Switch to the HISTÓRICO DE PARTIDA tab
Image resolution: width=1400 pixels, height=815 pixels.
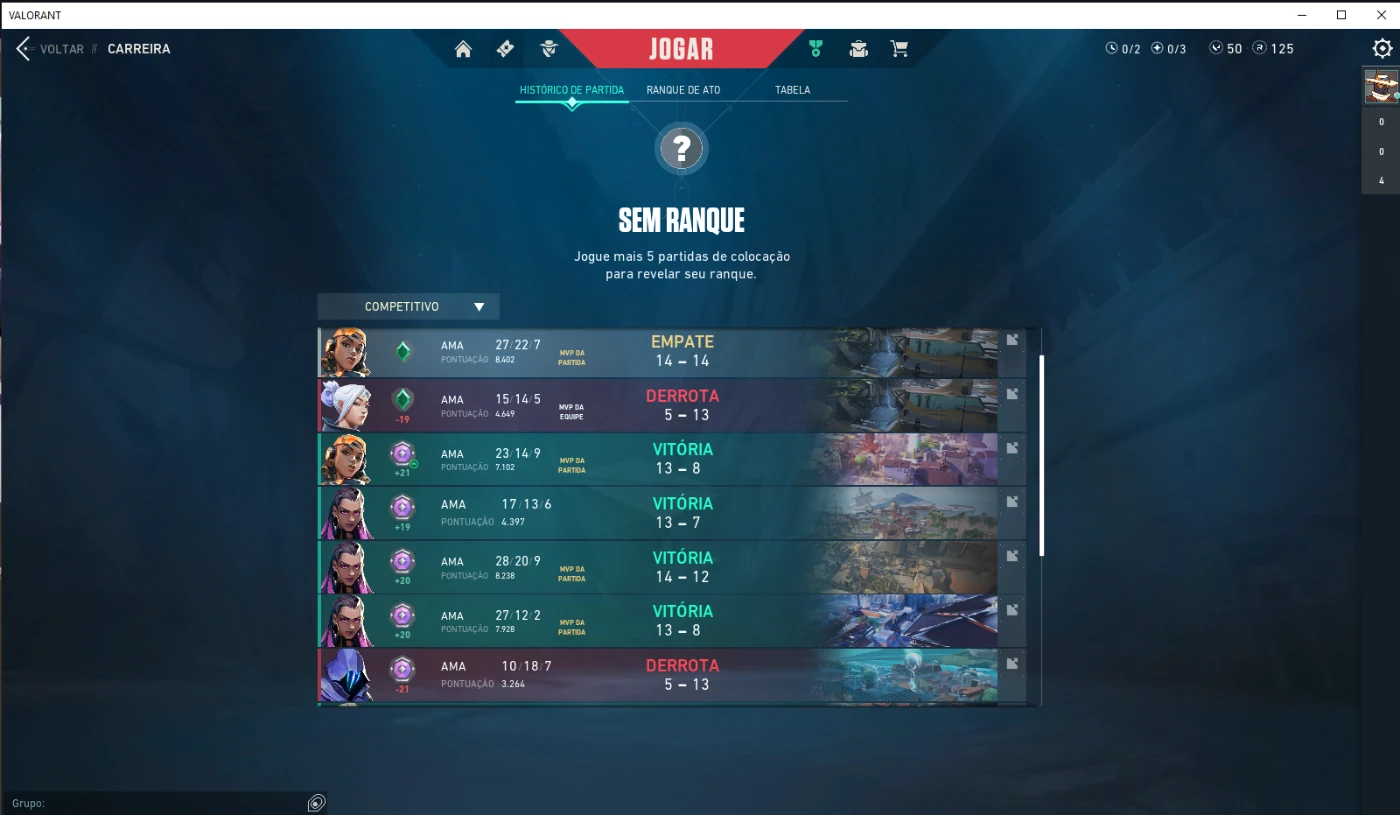[571, 89]
